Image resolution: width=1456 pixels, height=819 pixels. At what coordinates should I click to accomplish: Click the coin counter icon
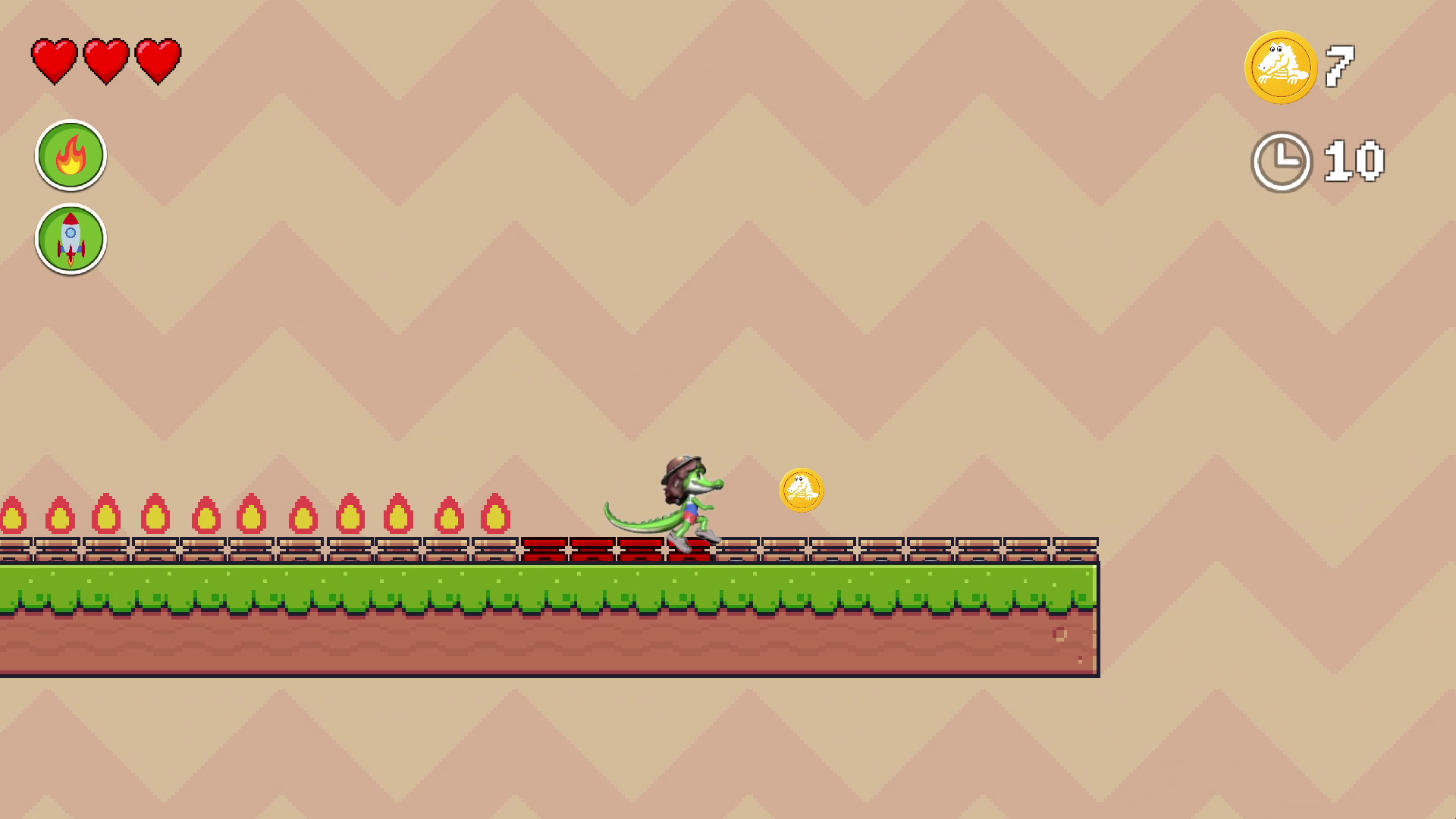pyautogui.click(x=1282, y=67)
